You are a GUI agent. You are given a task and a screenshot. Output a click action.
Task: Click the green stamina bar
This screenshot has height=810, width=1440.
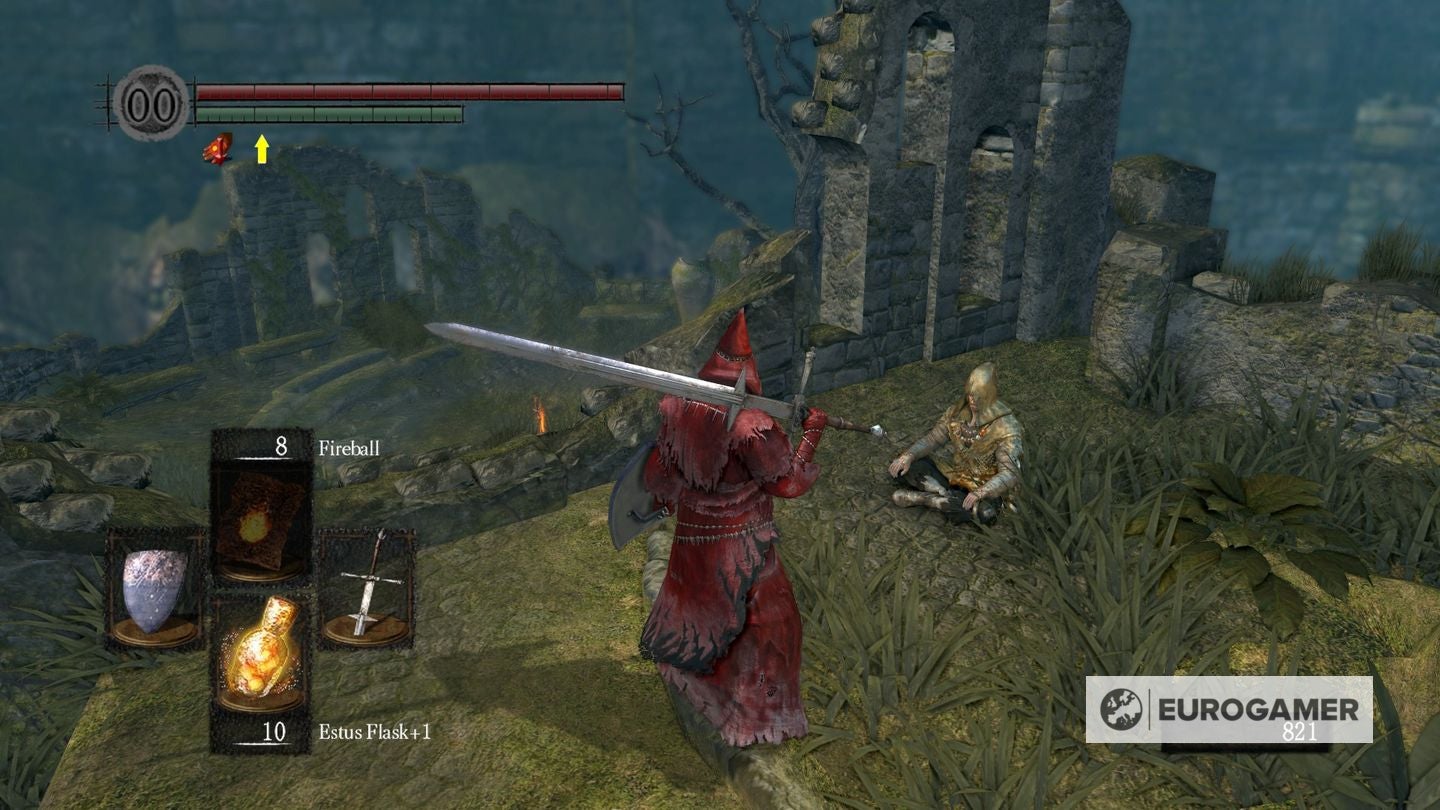tap(330, 115)
